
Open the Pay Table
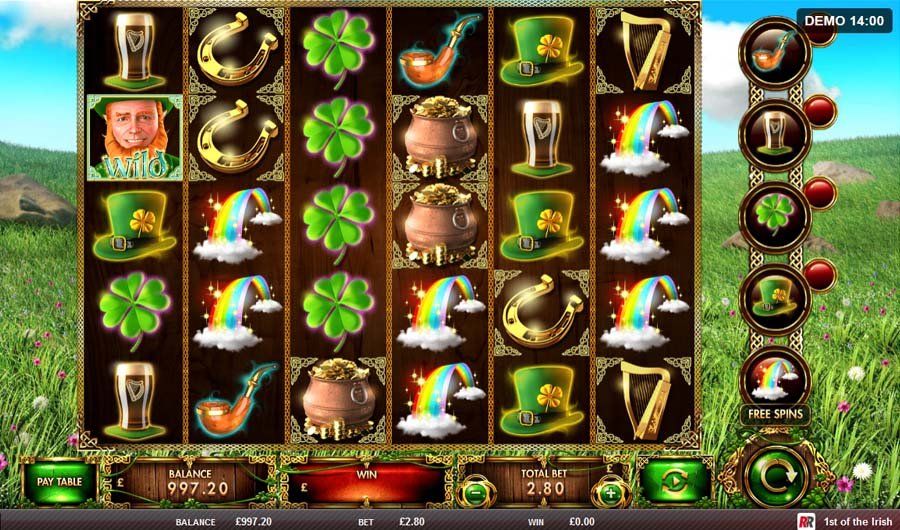click(59, 482)
